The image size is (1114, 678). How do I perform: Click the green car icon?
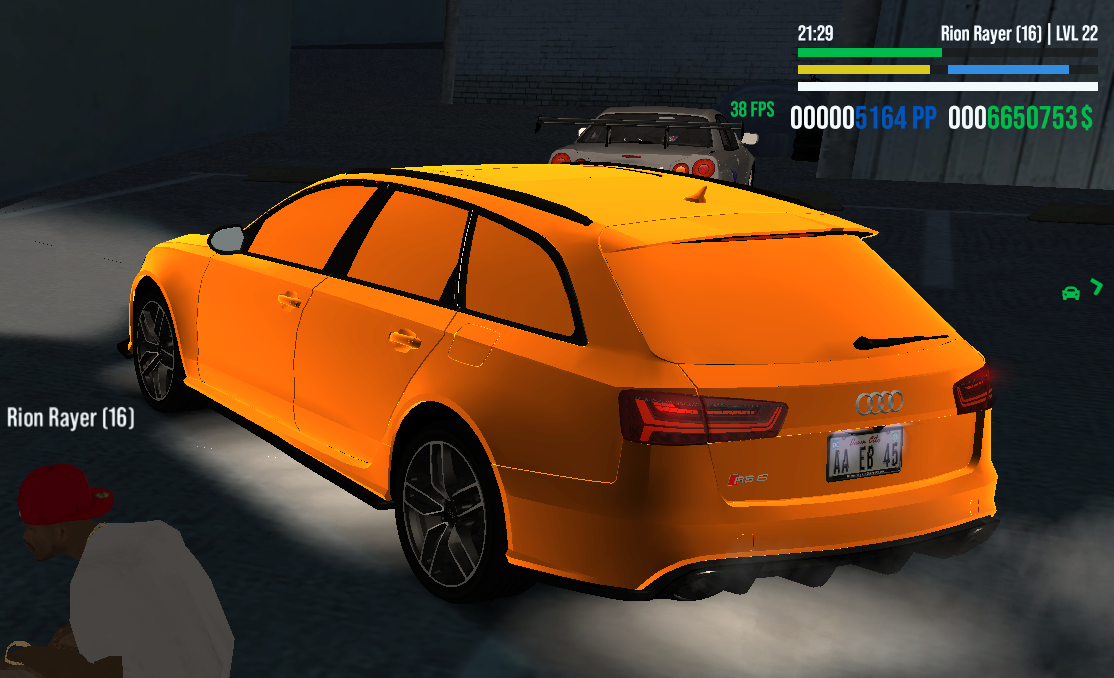pyautogui.click(x=1070, y=293)
